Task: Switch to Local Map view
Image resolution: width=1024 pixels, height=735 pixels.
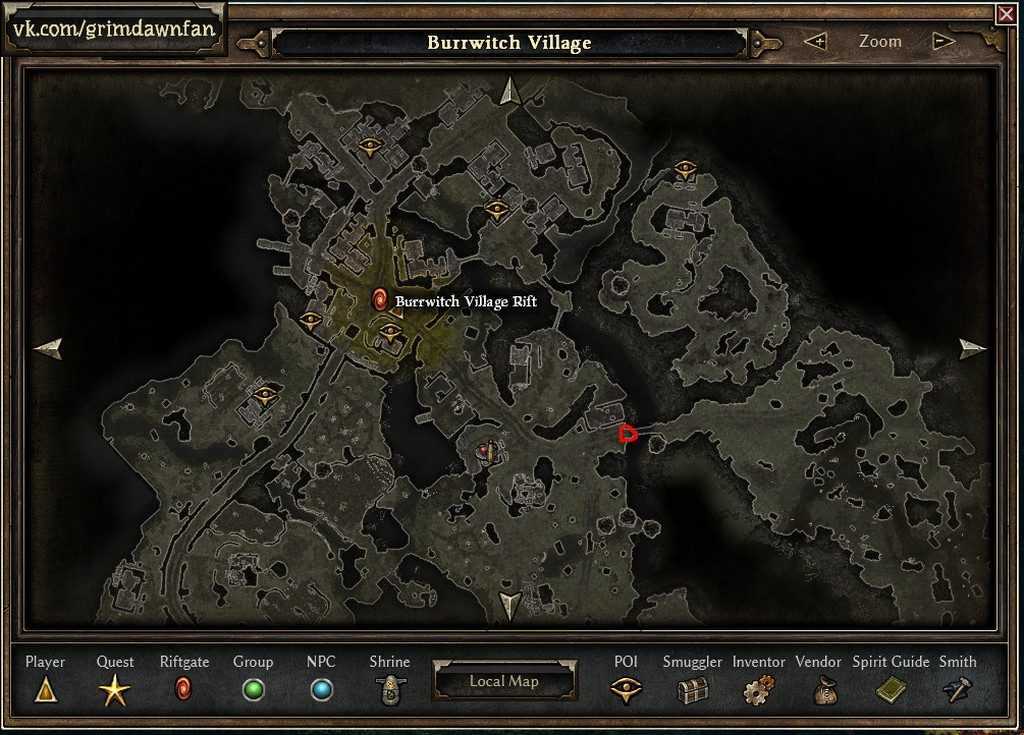Action: point(504,681)
